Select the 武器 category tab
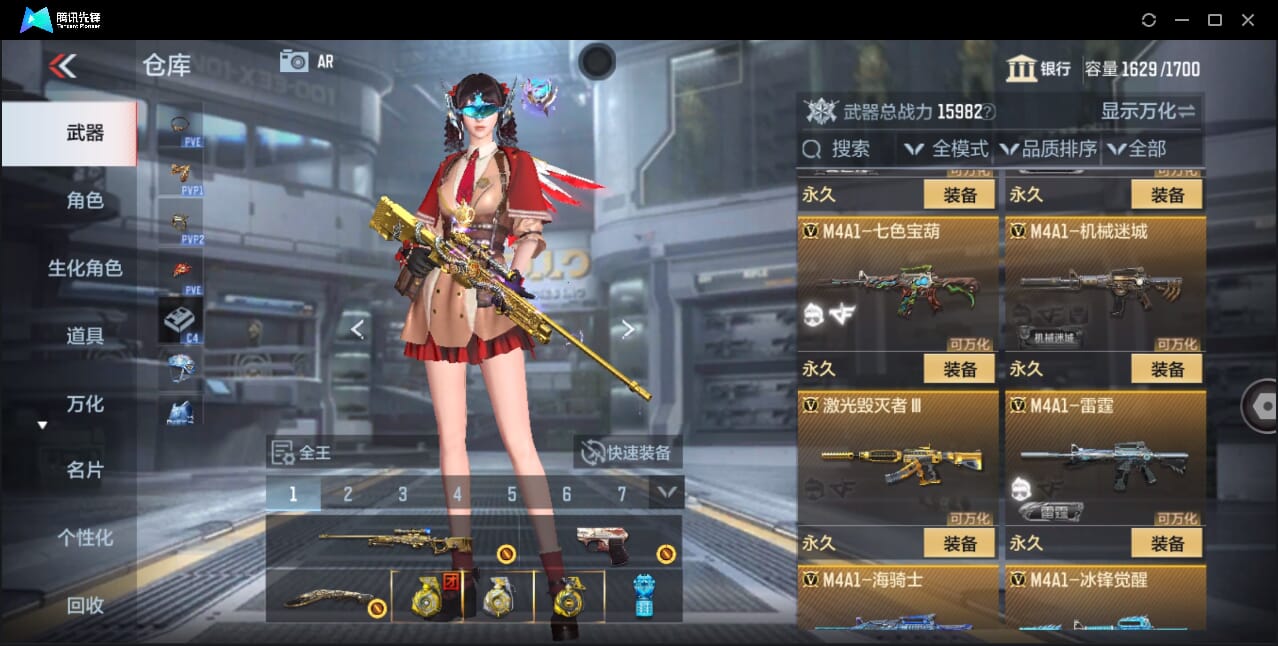1278x646 pixels. point(85,133)
